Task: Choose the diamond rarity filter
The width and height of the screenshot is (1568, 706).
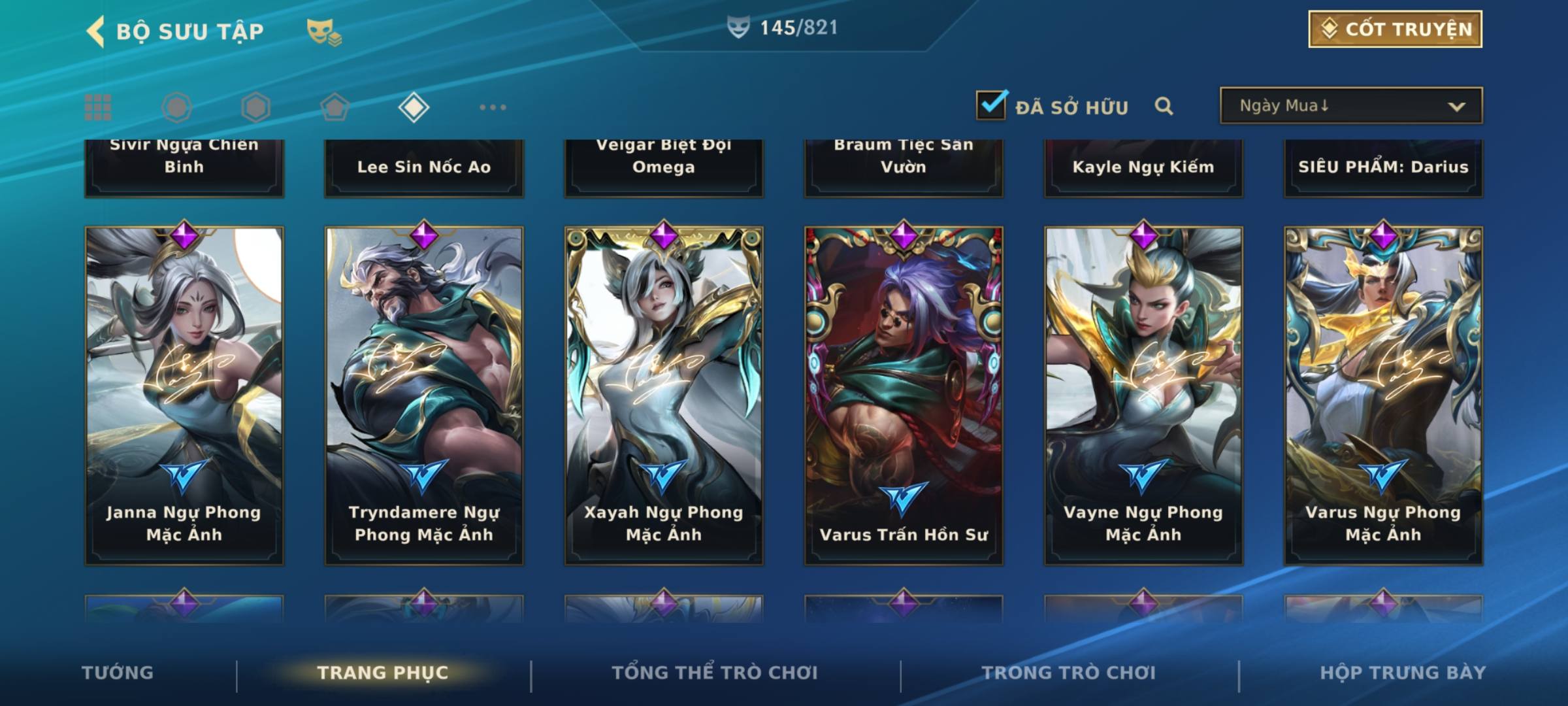Action: pyautogui.click(x=414, y=107)
